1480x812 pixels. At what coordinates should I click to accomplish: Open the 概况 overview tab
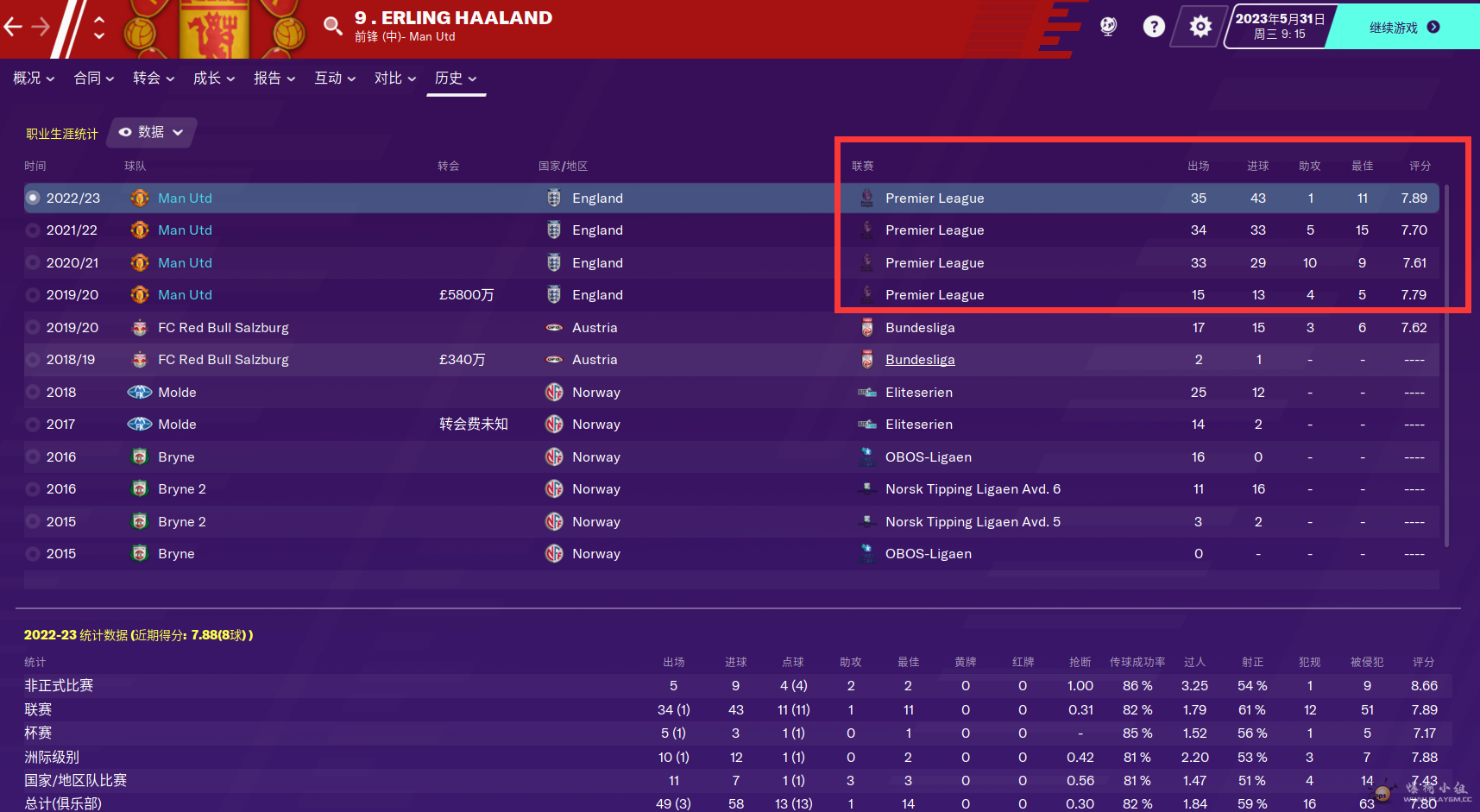pos(34,79)
